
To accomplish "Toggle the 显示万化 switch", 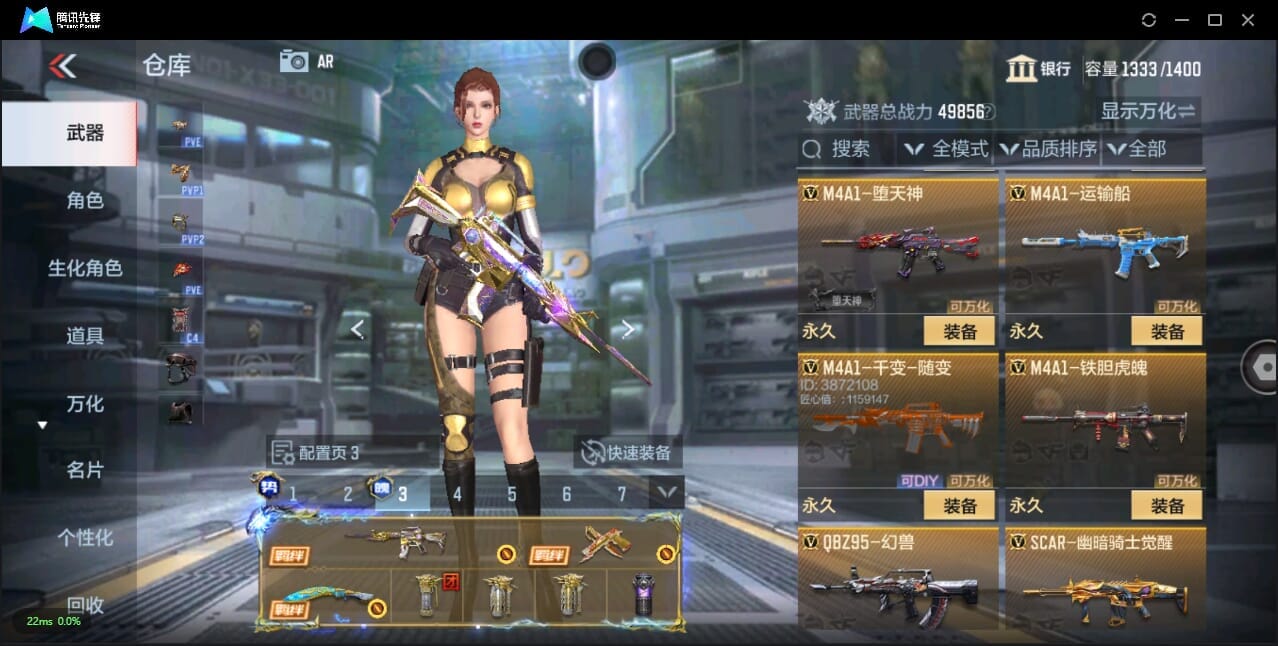I will point(1148,111).
